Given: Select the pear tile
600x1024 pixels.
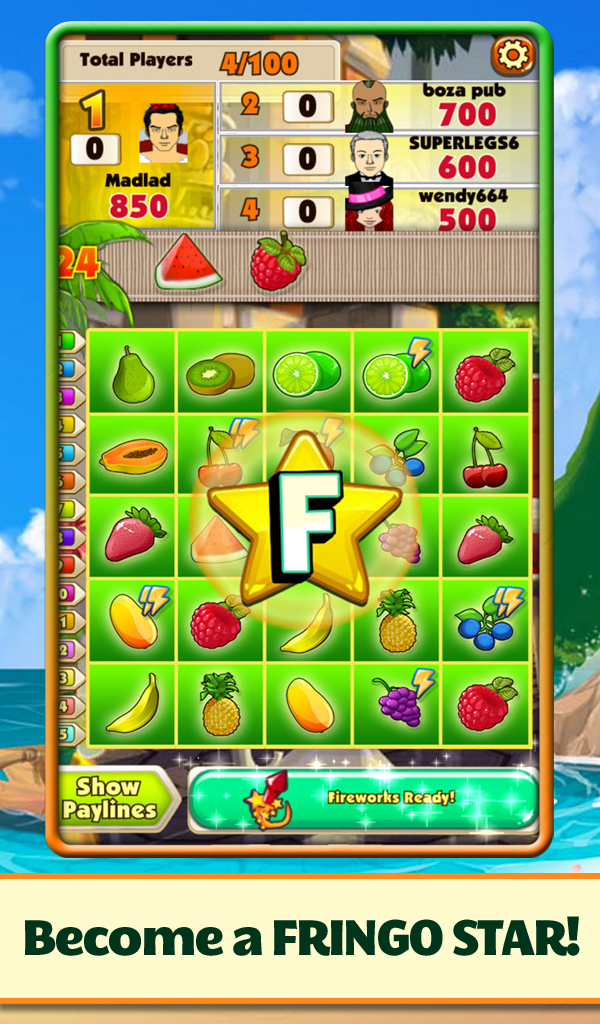Looking at the screenshot, I should point(131,375).
